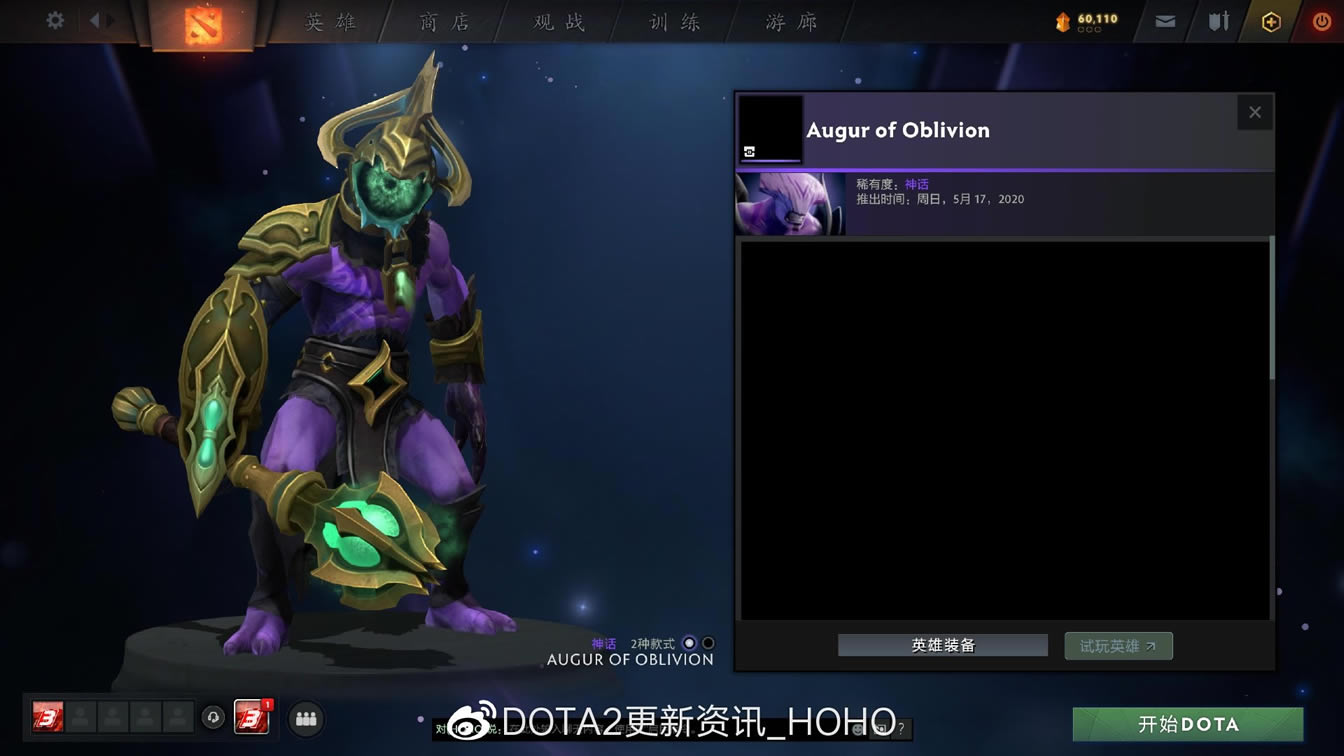Open the armory shield-and-sword icon
This screenshot has height=756, width=1344.
[x=1220, y=20]
